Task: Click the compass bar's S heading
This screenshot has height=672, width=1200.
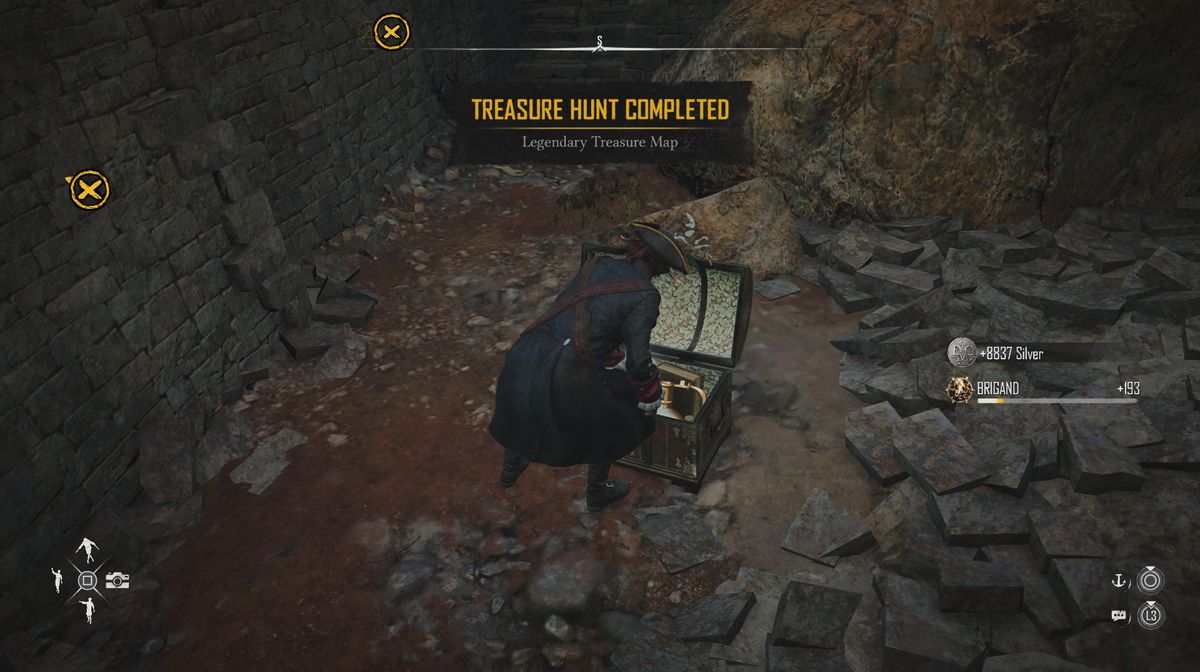Action: [x=599, y=42]
